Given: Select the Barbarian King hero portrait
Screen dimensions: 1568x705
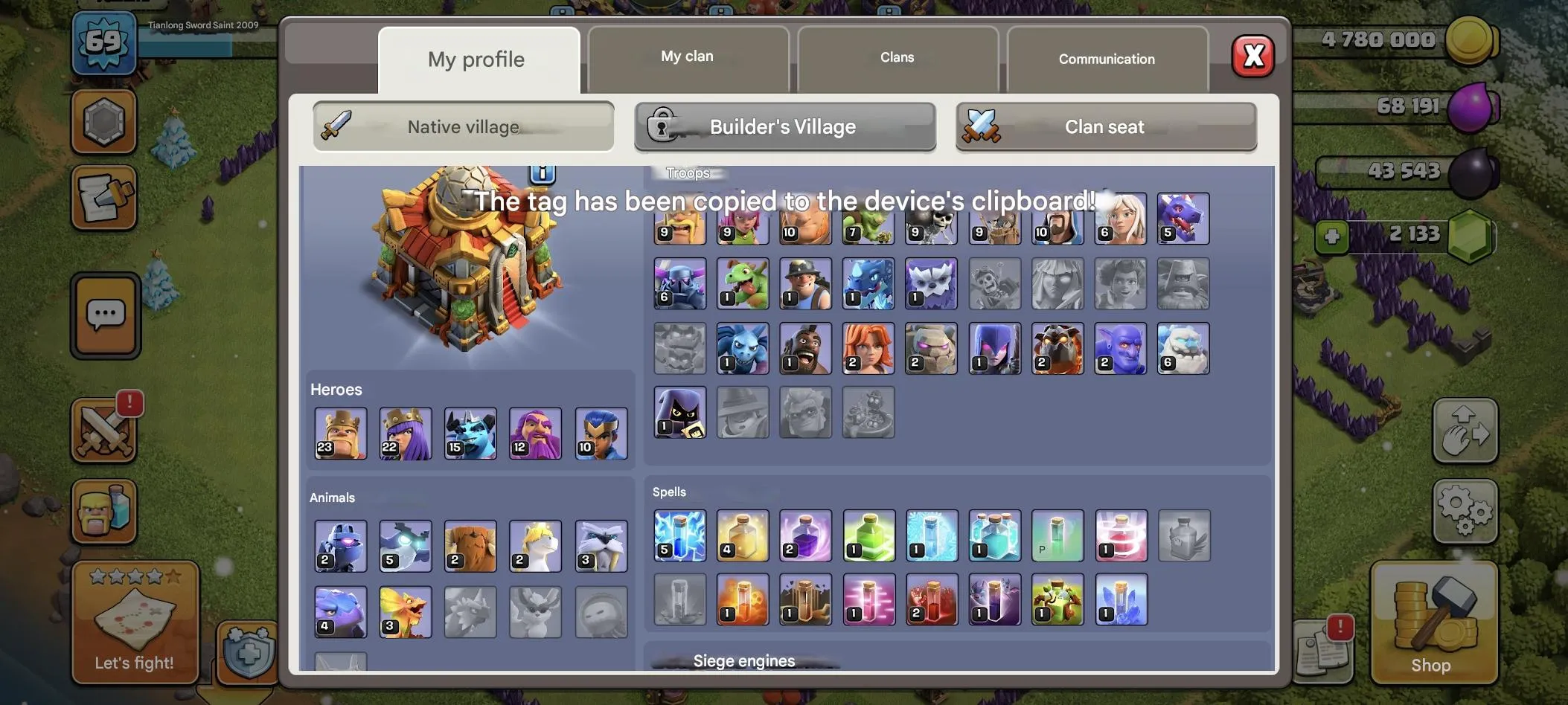Looking at the screenshot, I should pyautogui.click(x=340, y=434).
